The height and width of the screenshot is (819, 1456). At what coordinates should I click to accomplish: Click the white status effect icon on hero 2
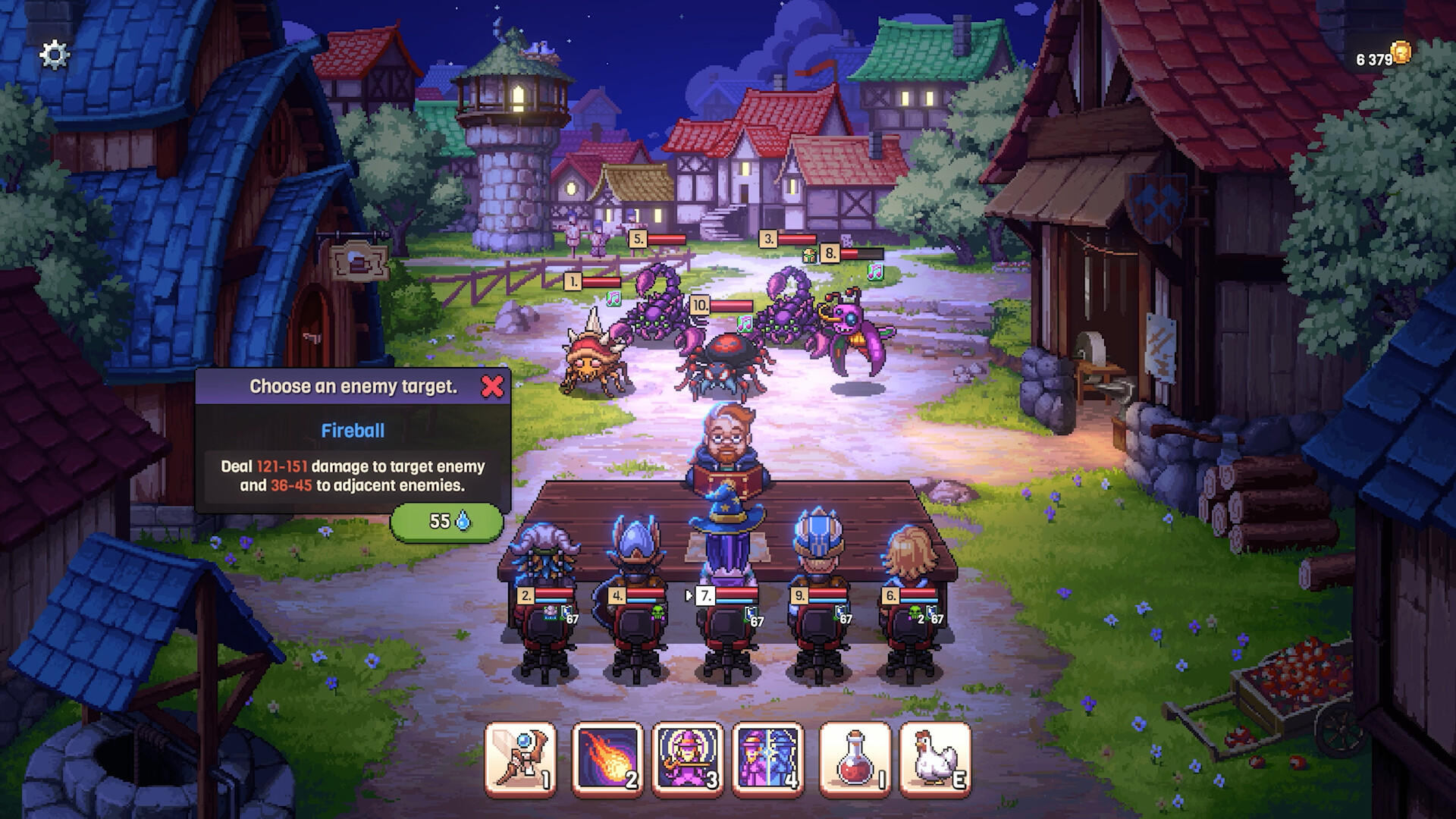[x=551, y=613]
